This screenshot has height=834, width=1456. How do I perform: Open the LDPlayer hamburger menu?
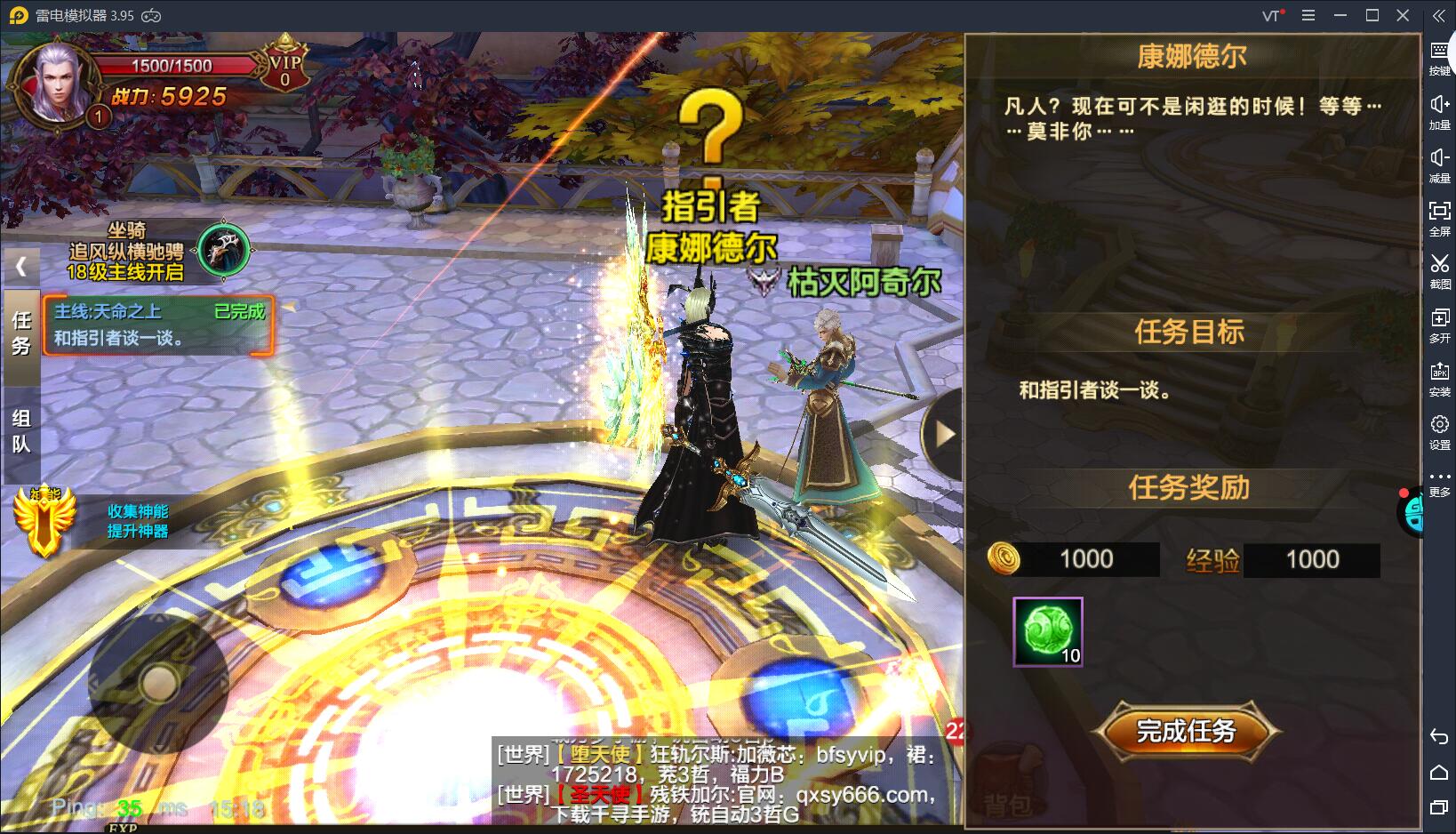tap(1308, 15)
